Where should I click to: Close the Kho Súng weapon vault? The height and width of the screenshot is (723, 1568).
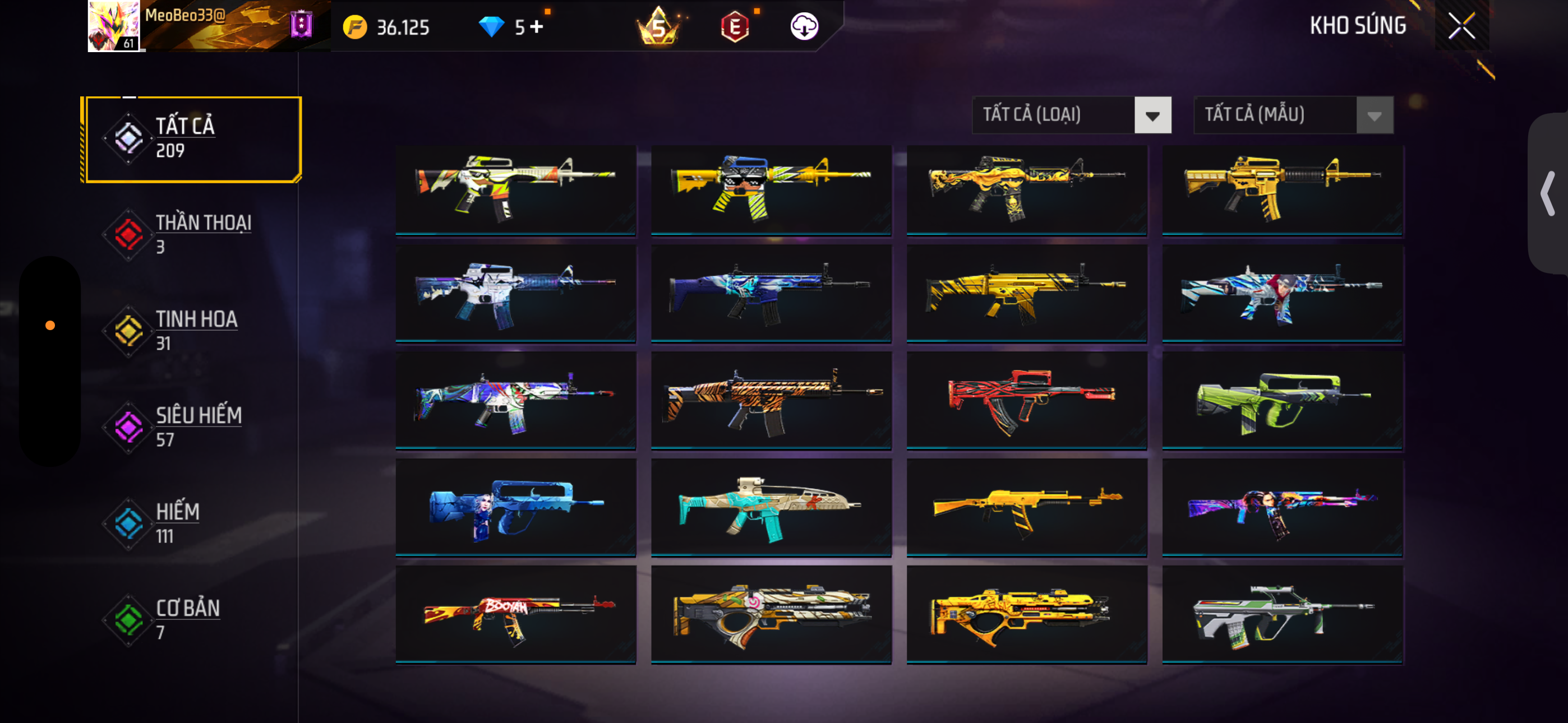1461,26
